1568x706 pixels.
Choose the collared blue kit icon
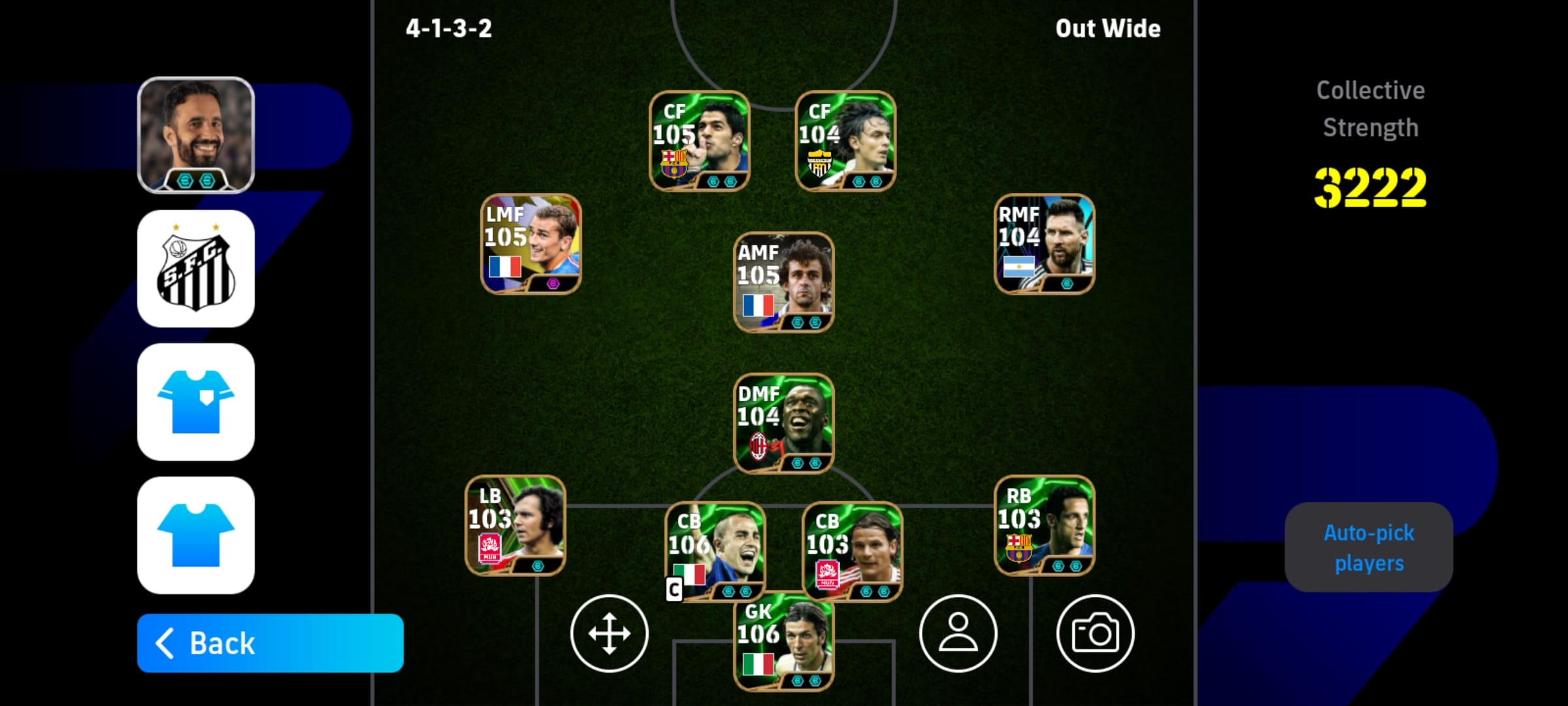pos(196,402)
